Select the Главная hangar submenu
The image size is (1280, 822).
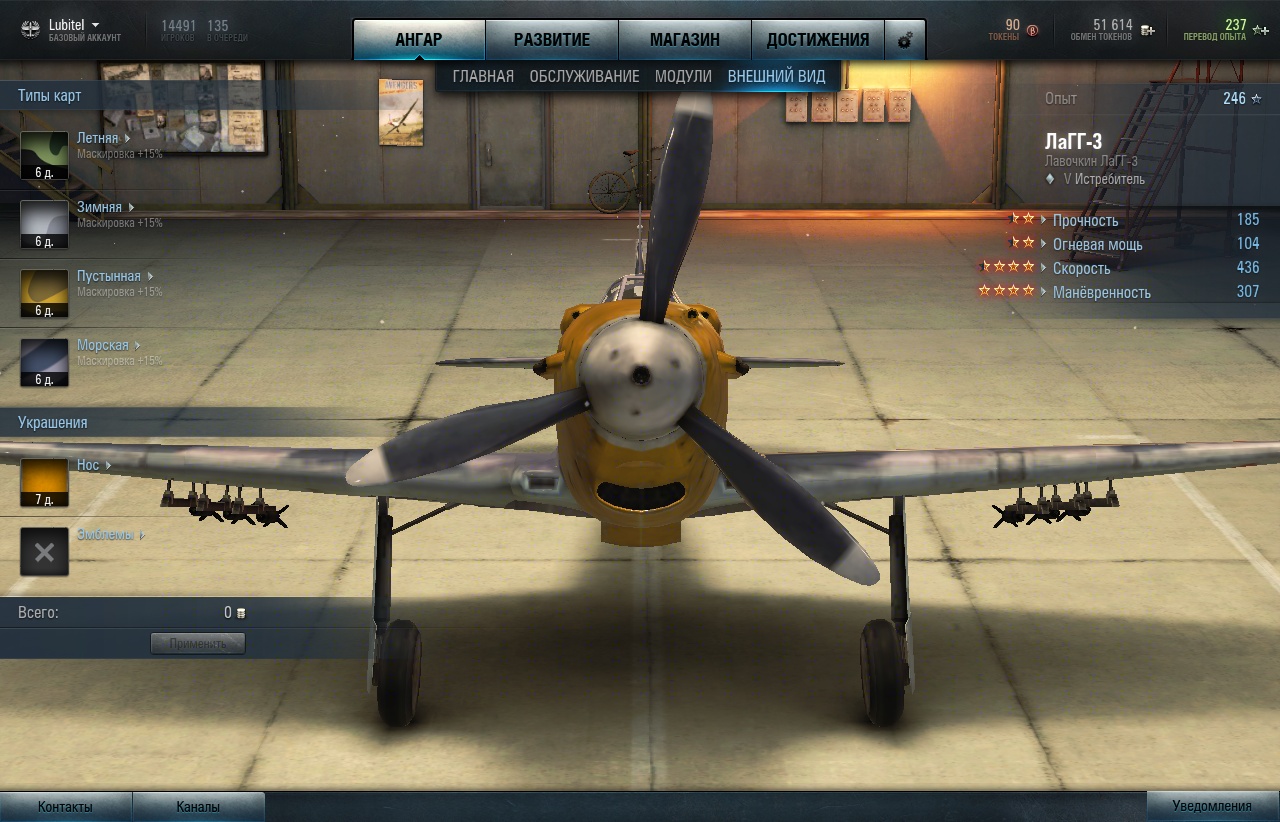click(x=483, y=76)
